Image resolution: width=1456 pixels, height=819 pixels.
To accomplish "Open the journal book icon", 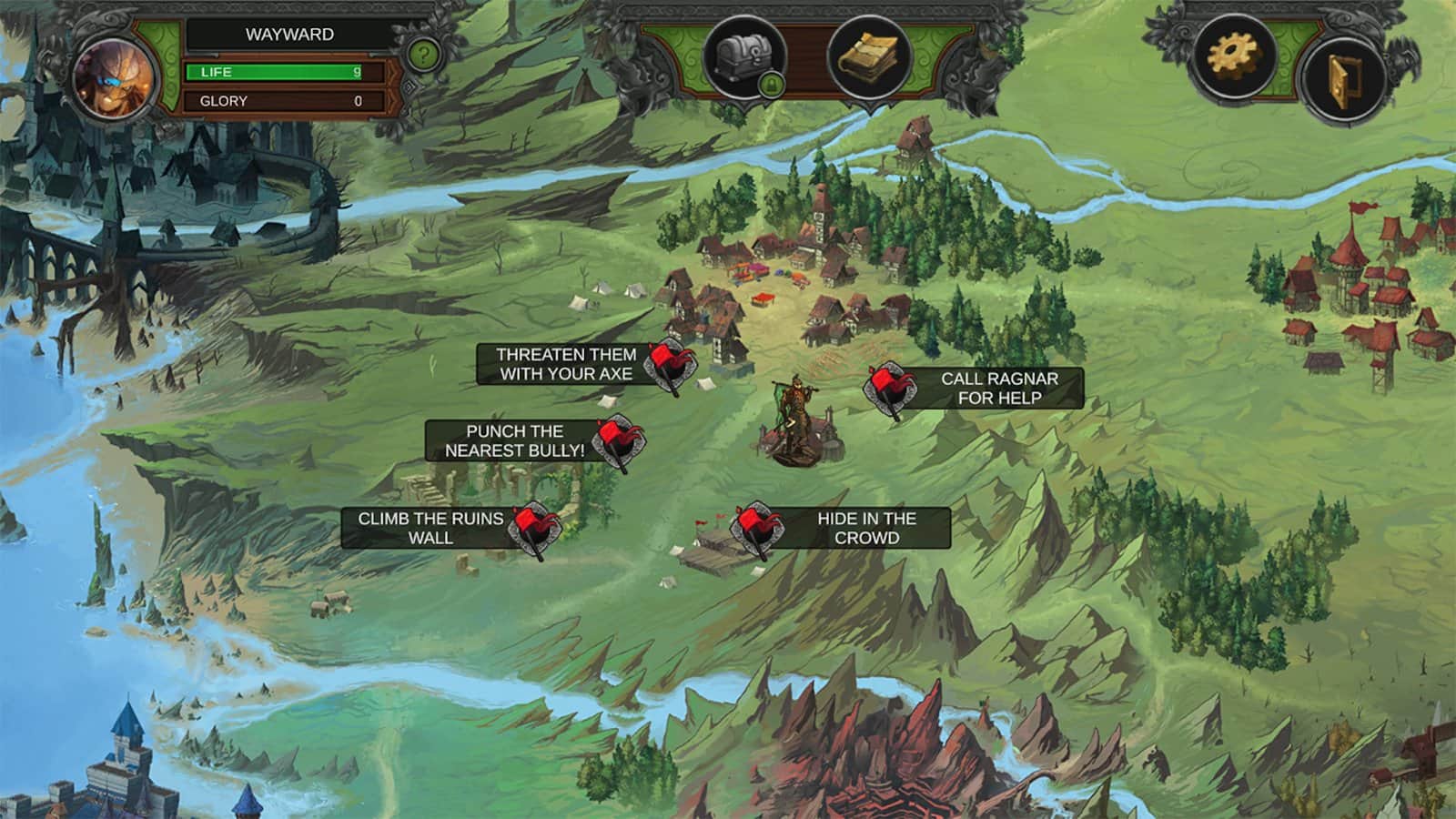I will [869, 56].
